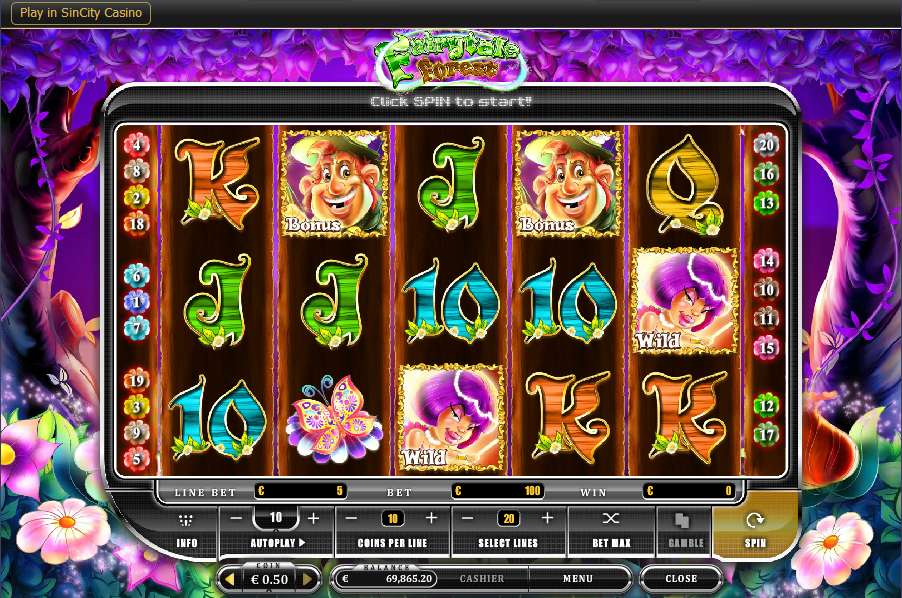
Task: Click the Gamble button
Action: pos(684,529)
